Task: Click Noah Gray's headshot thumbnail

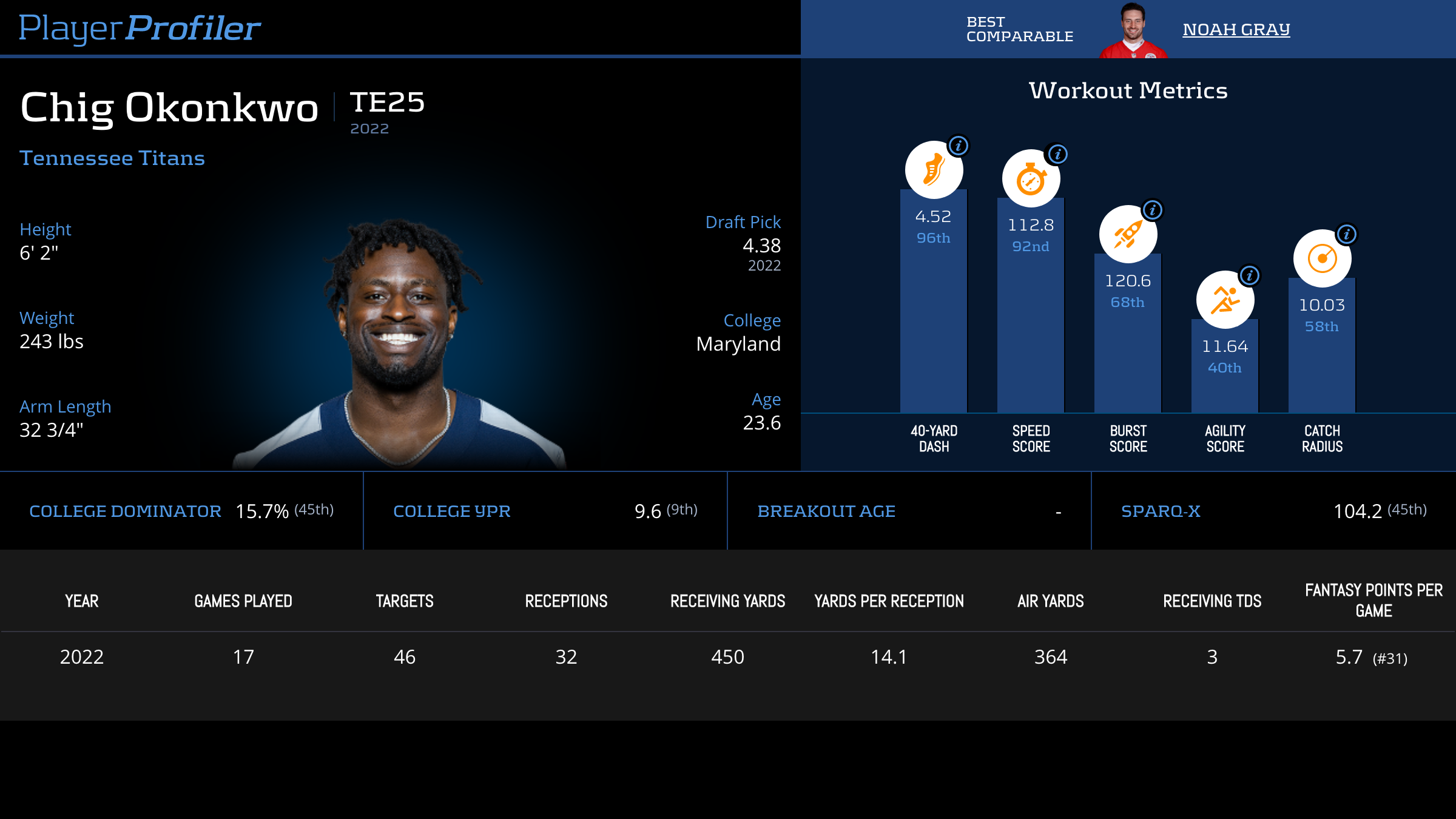Action: (1133, 30)
